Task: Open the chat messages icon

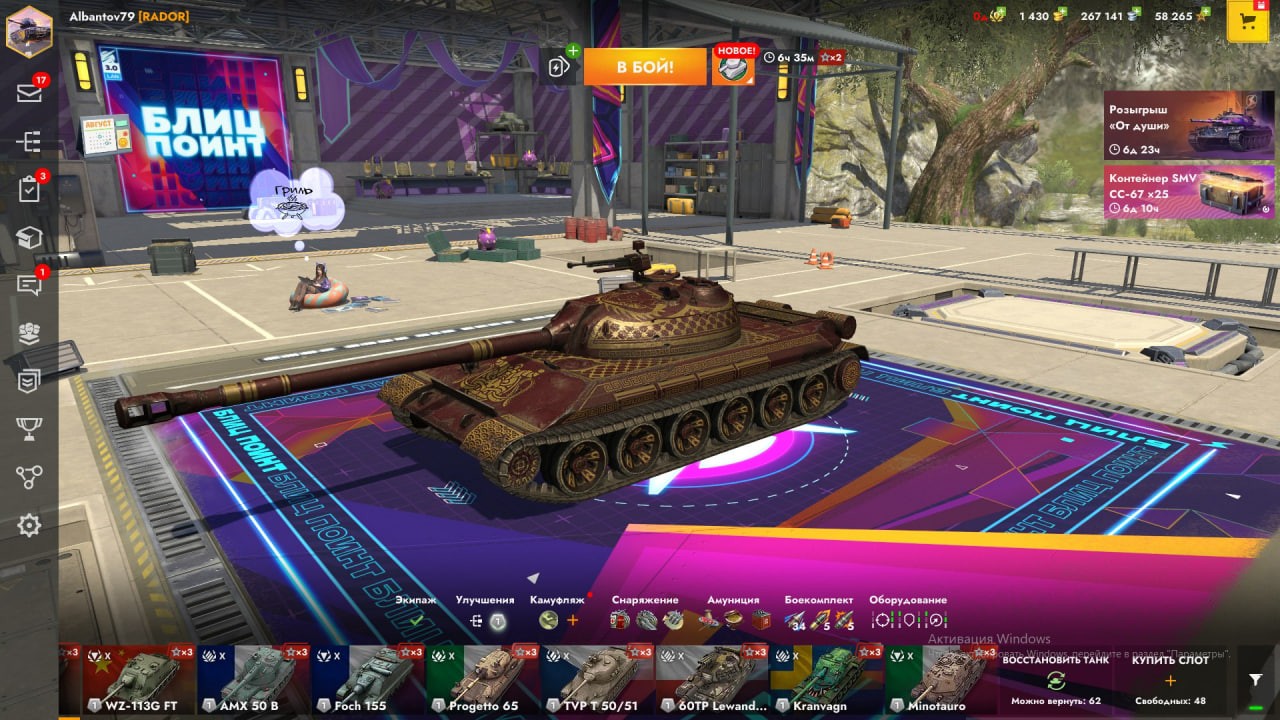Action: [x=29, y=285]
